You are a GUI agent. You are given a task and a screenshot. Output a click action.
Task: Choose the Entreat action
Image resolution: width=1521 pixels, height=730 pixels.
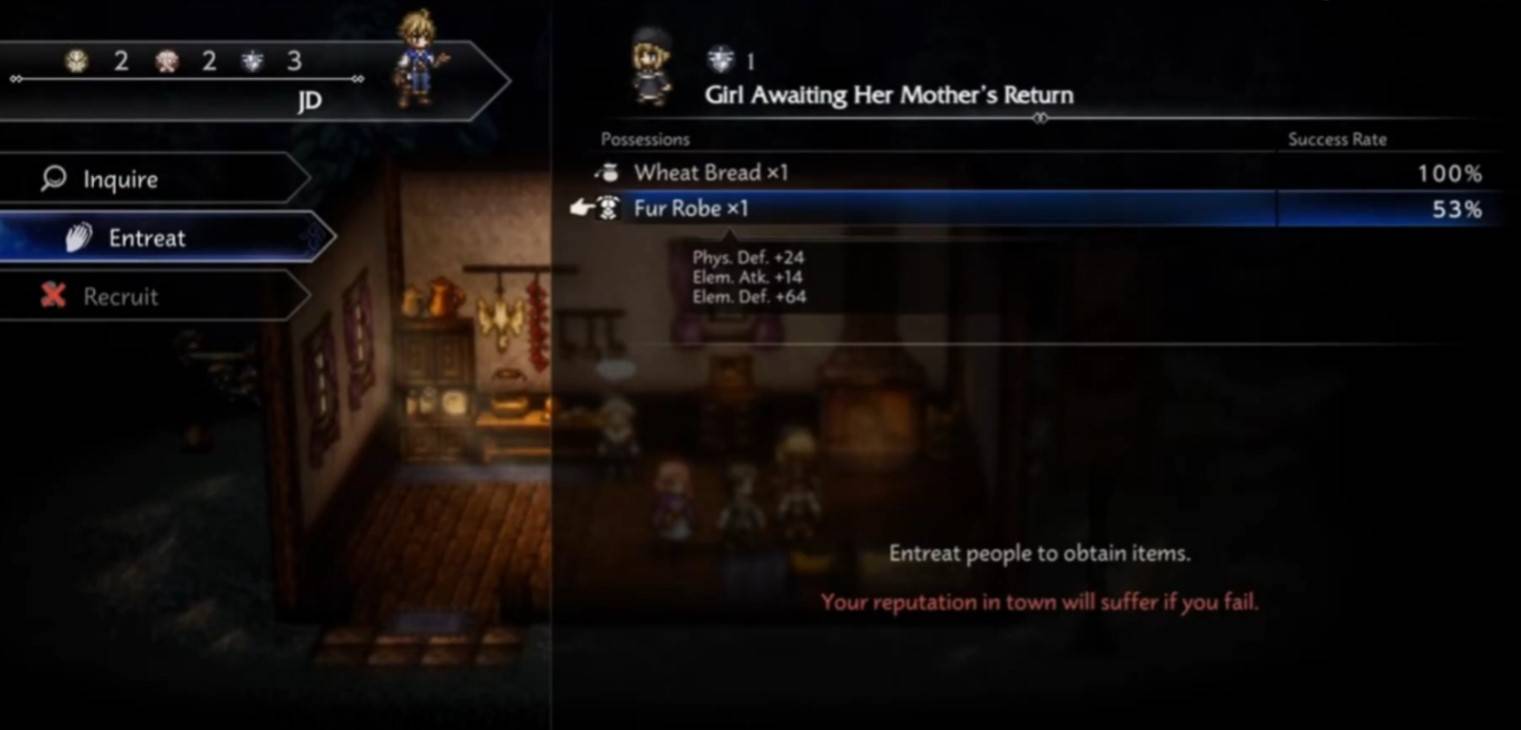(146, 238)
